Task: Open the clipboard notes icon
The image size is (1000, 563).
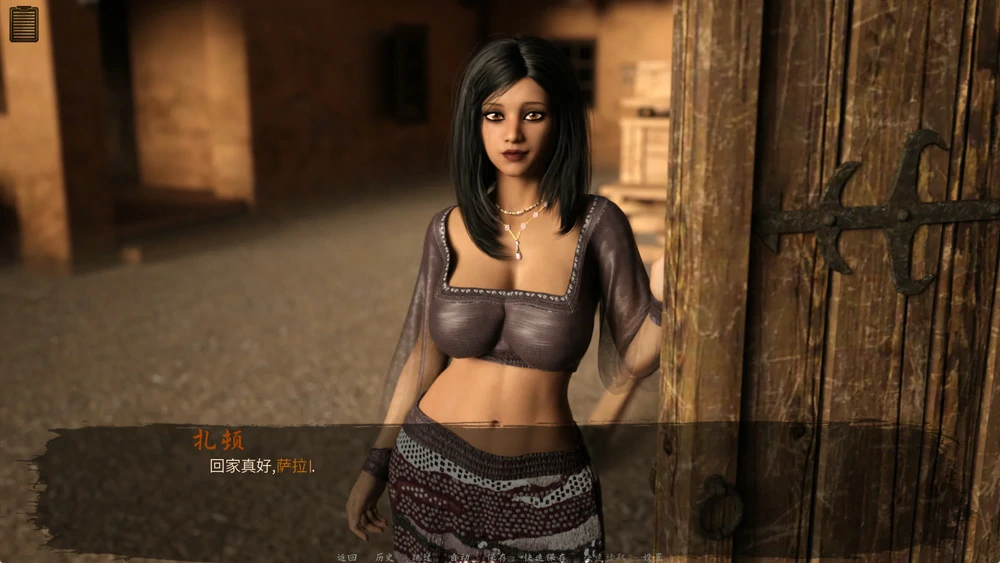Action: tap(24, 24)
